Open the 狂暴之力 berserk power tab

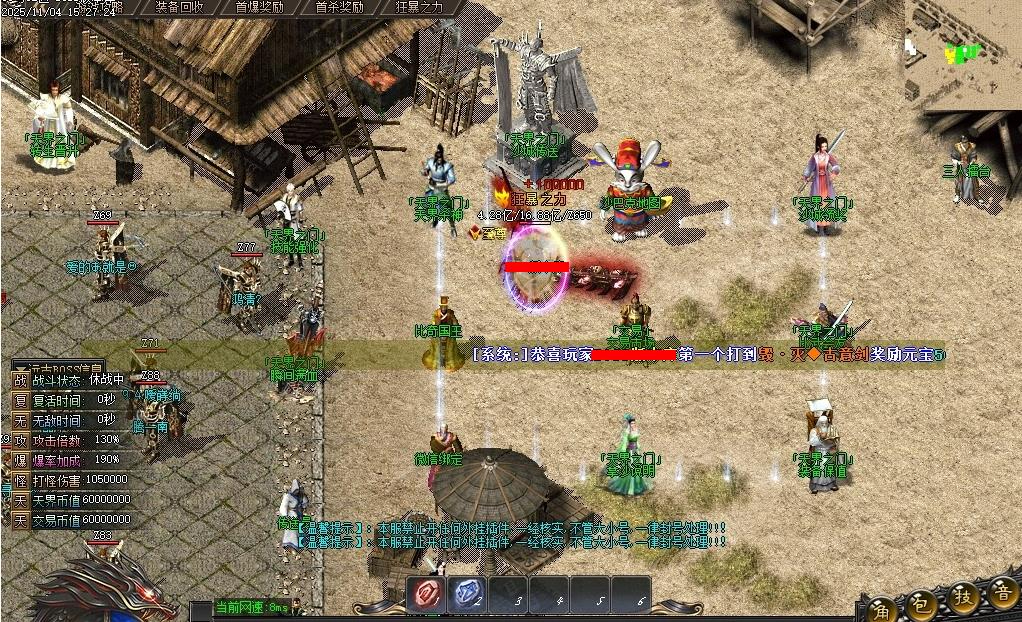tap(419, 6)
